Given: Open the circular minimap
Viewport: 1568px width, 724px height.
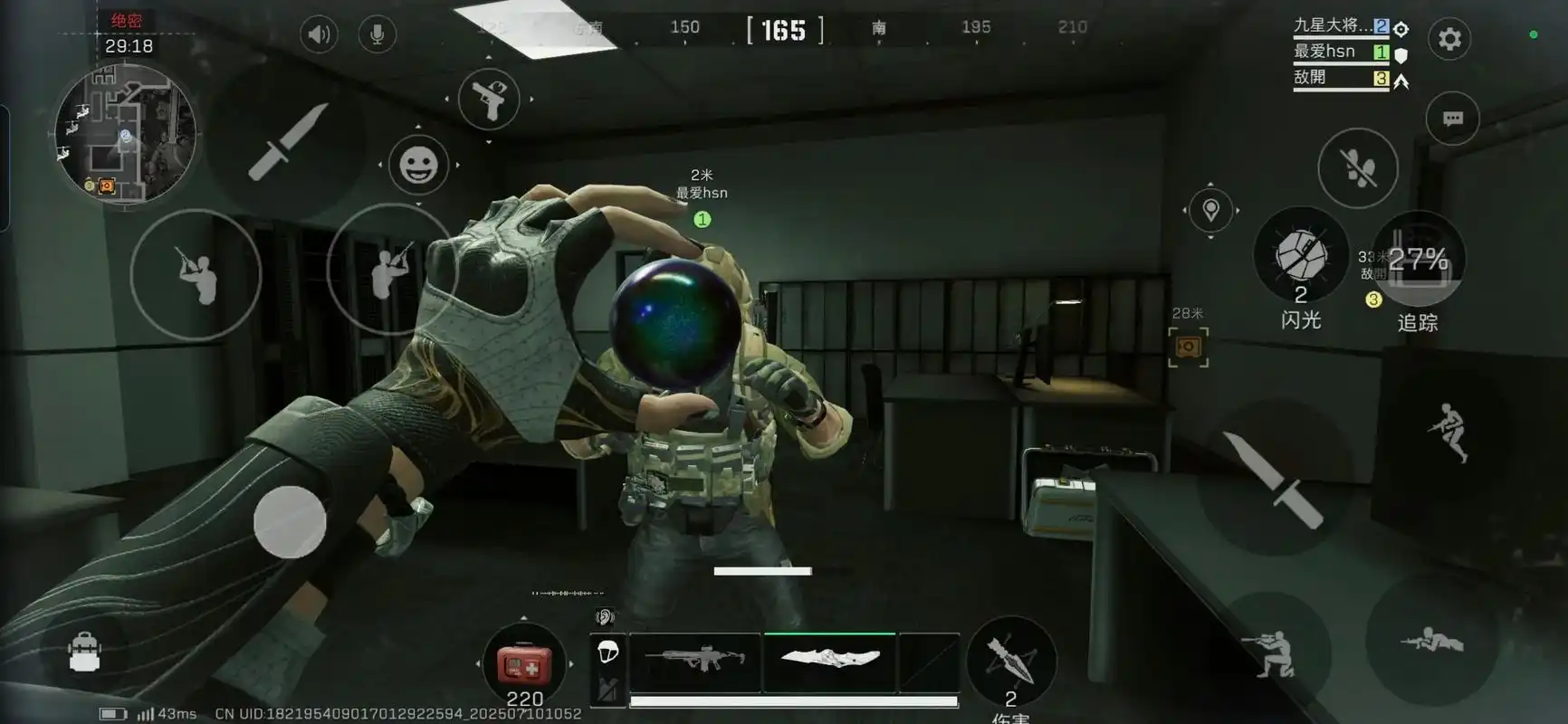Looking at the screenshot, I should tap(125, 134).
